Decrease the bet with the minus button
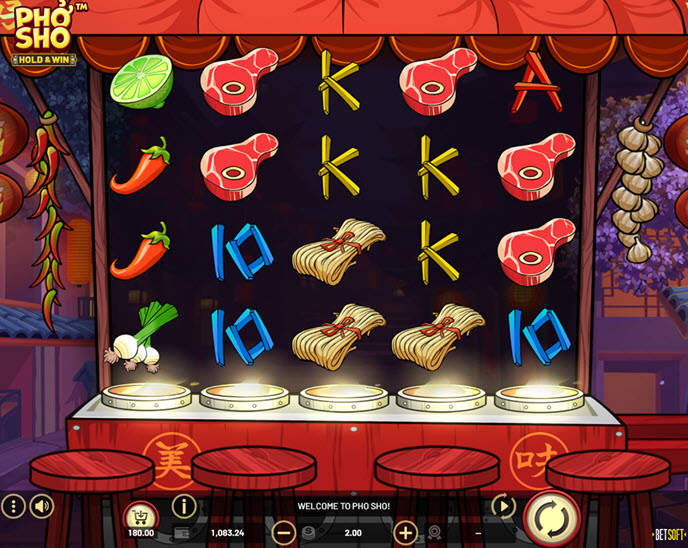 coord(284,532)
